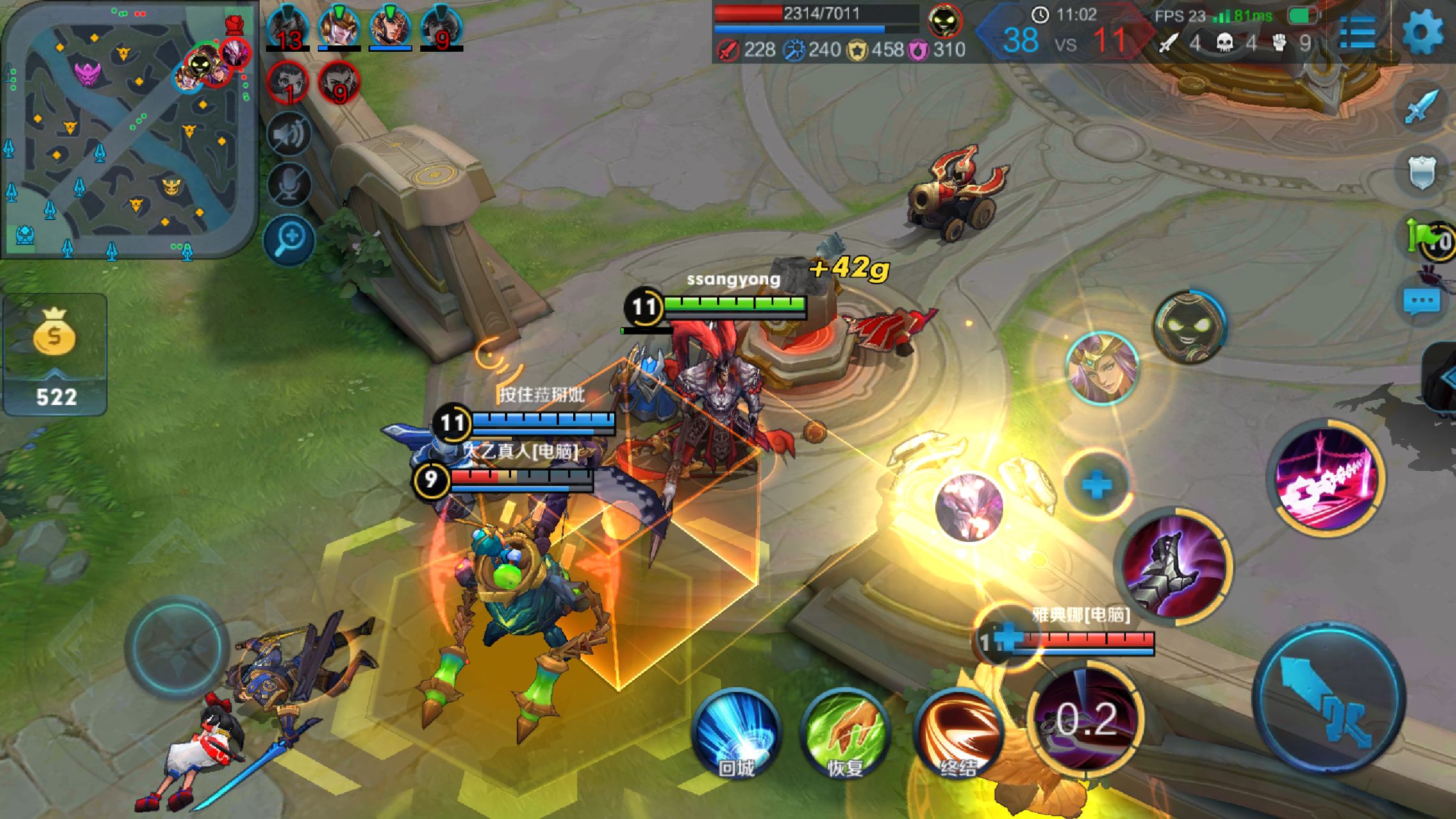Screen dimensions: 1456x819
Task: Open the quick chat bubble
Action: point(1421,302)
